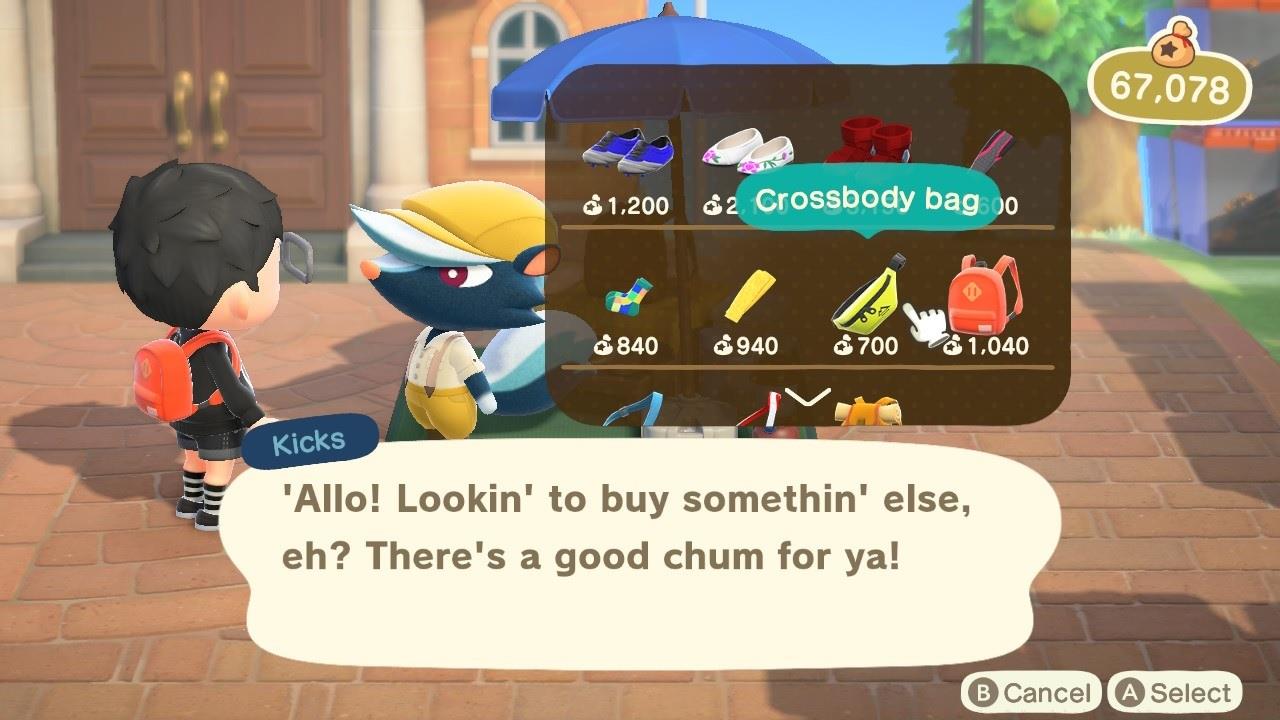
Task: Click the Crossbody bag name tooltip
Action: (x=870, y=198)
